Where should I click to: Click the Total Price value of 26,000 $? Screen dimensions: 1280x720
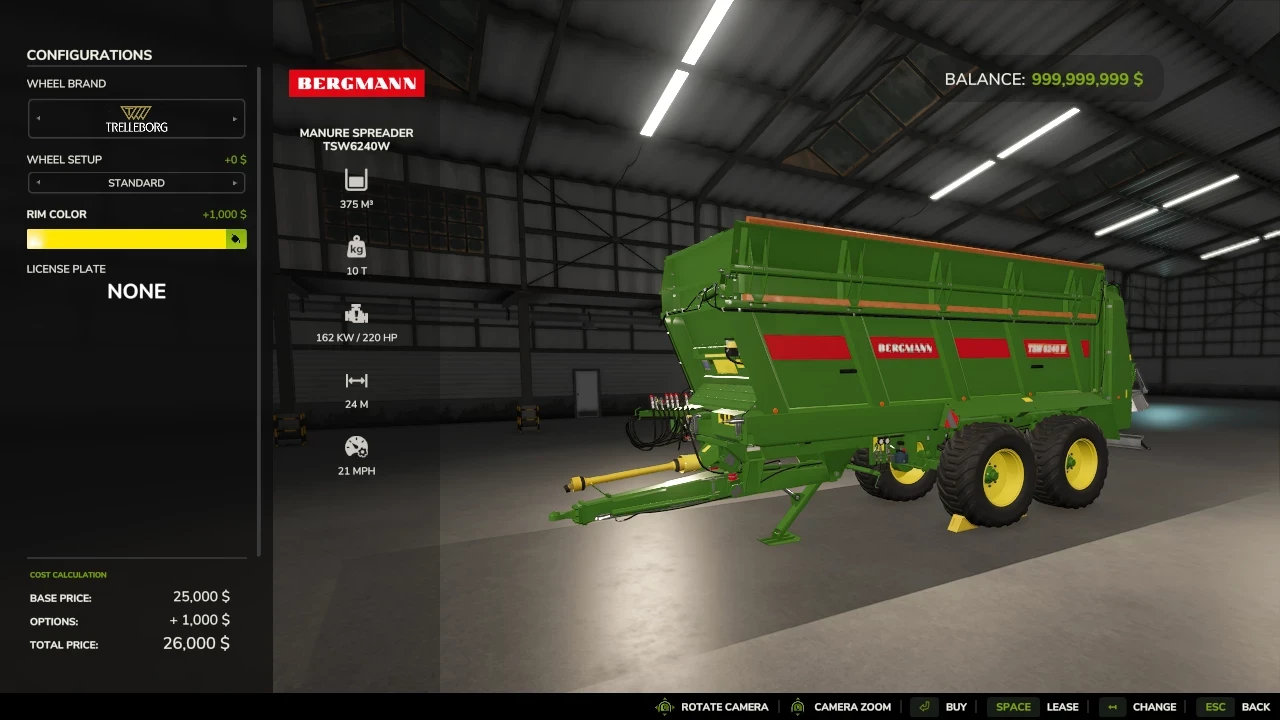(196, 643)
